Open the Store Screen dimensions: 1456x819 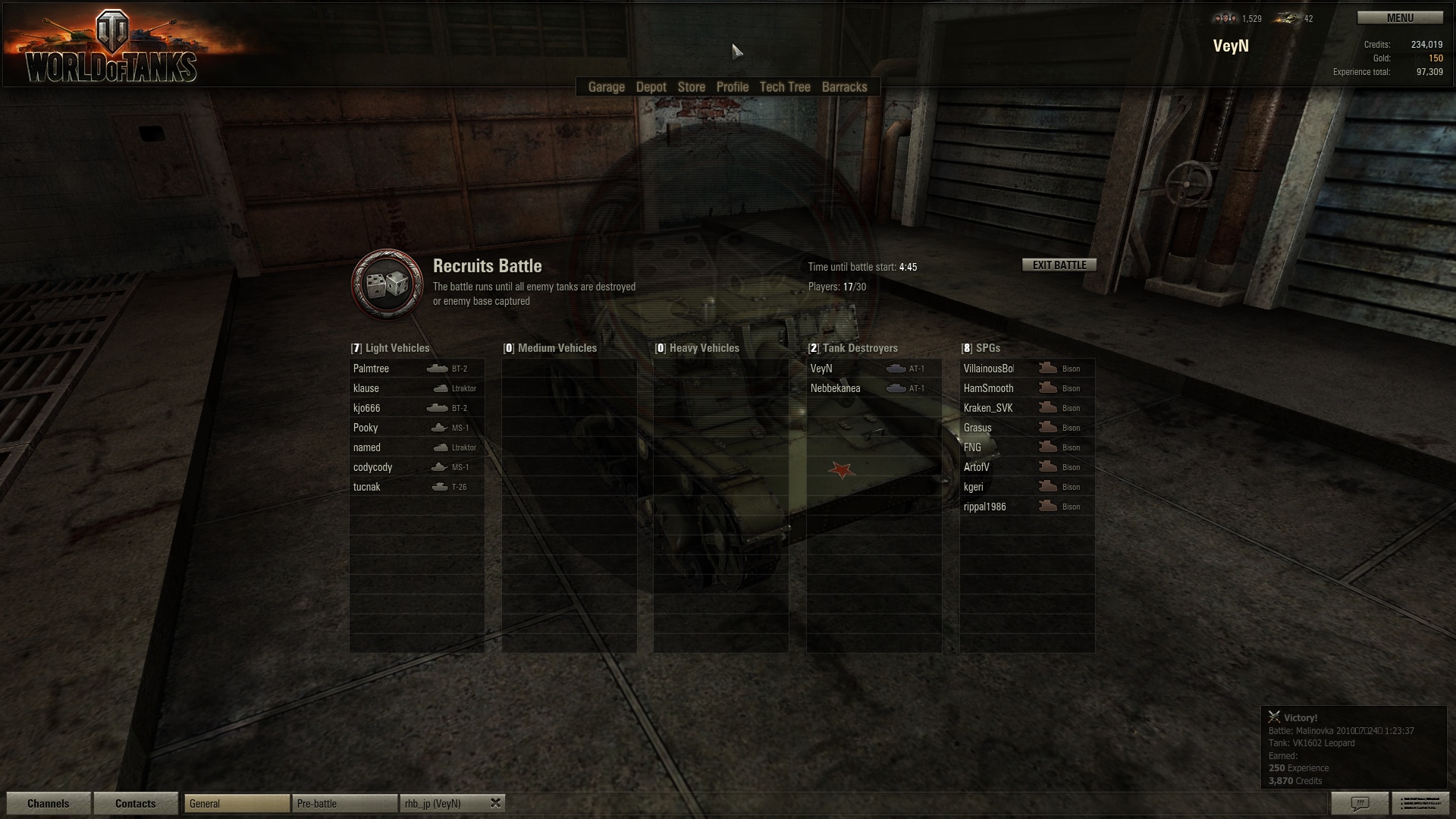coord(691,87)
